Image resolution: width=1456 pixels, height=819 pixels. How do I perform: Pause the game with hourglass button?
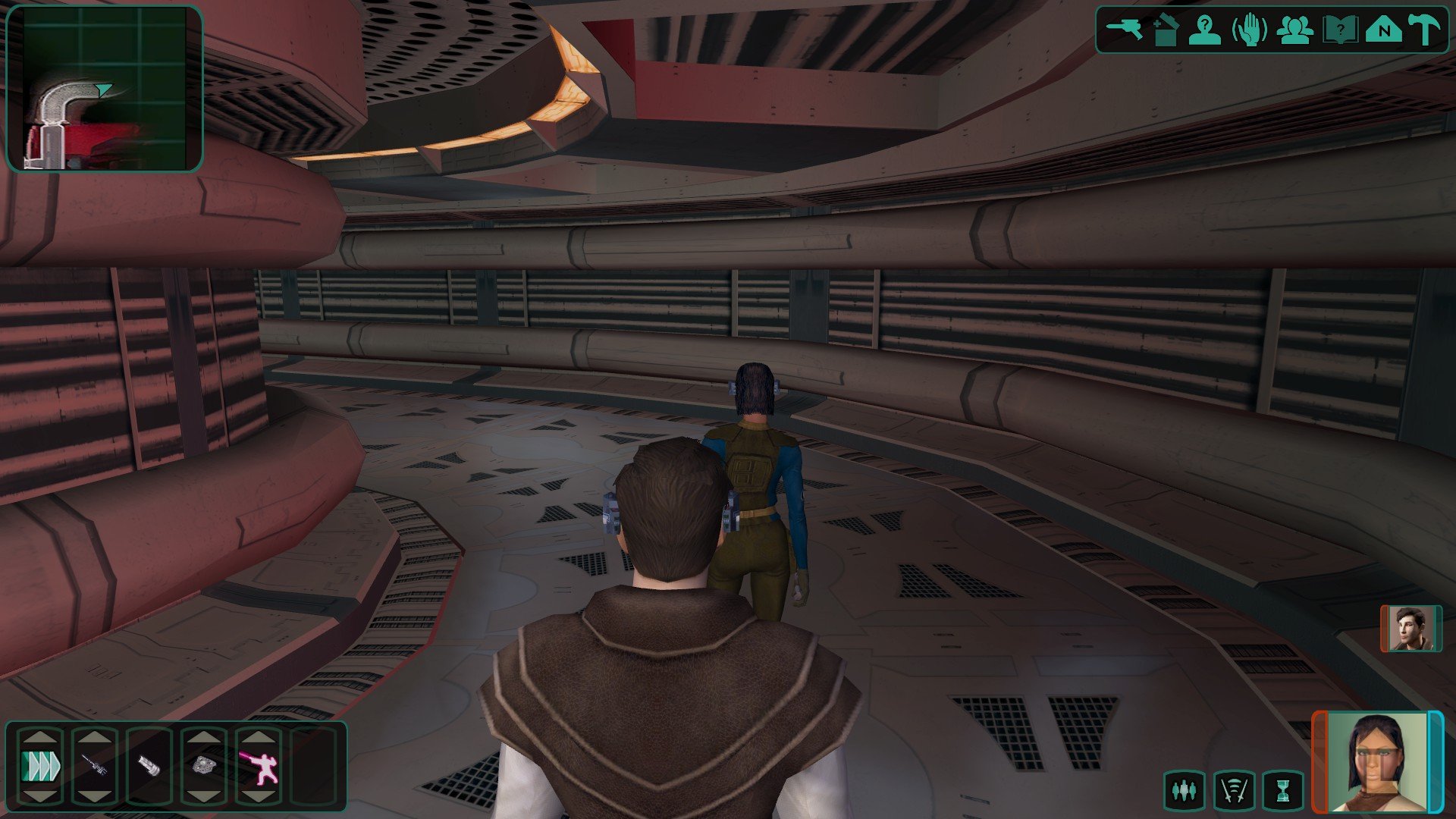[1282, 791]
